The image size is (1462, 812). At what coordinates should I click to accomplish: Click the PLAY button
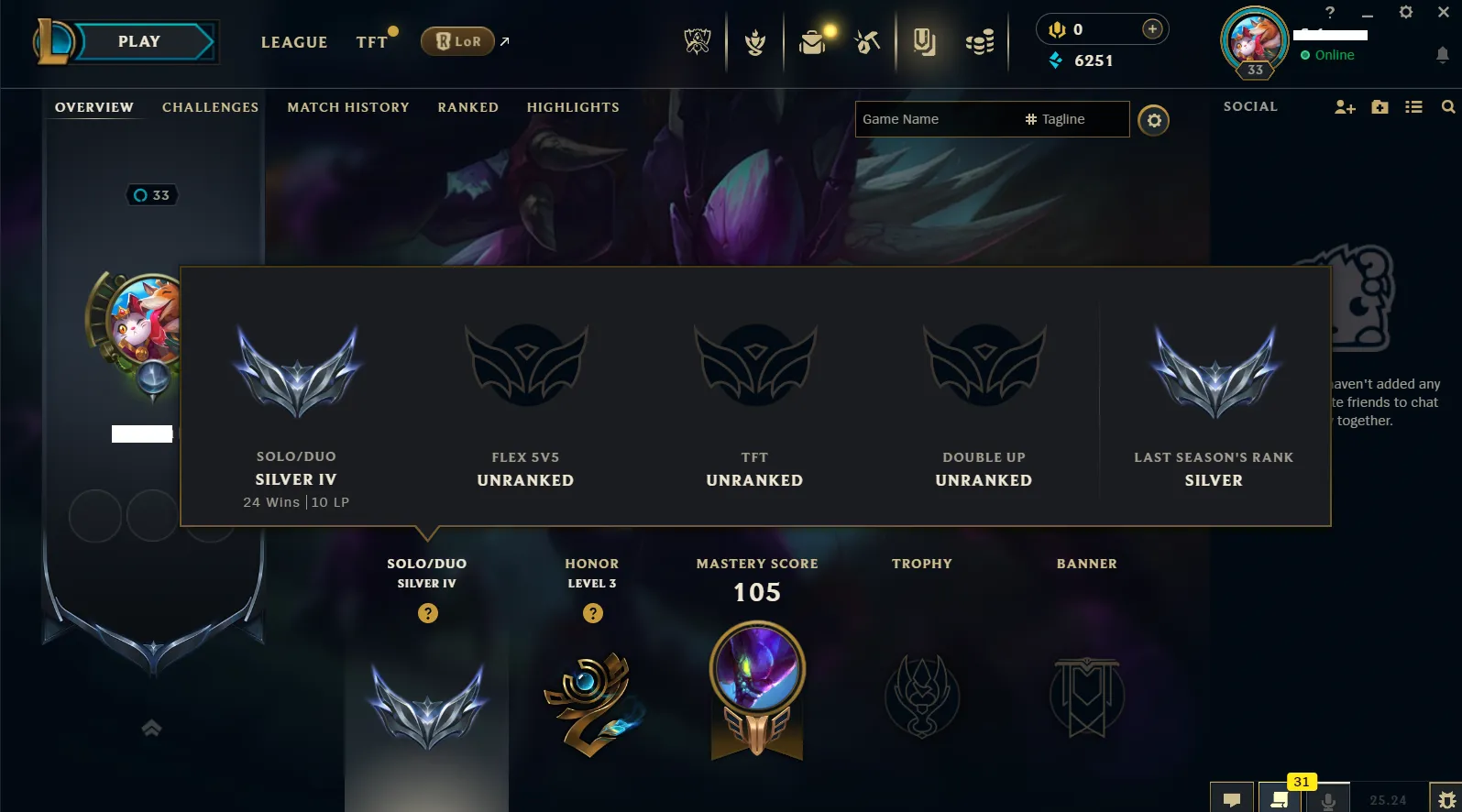(x=138, y=40)
